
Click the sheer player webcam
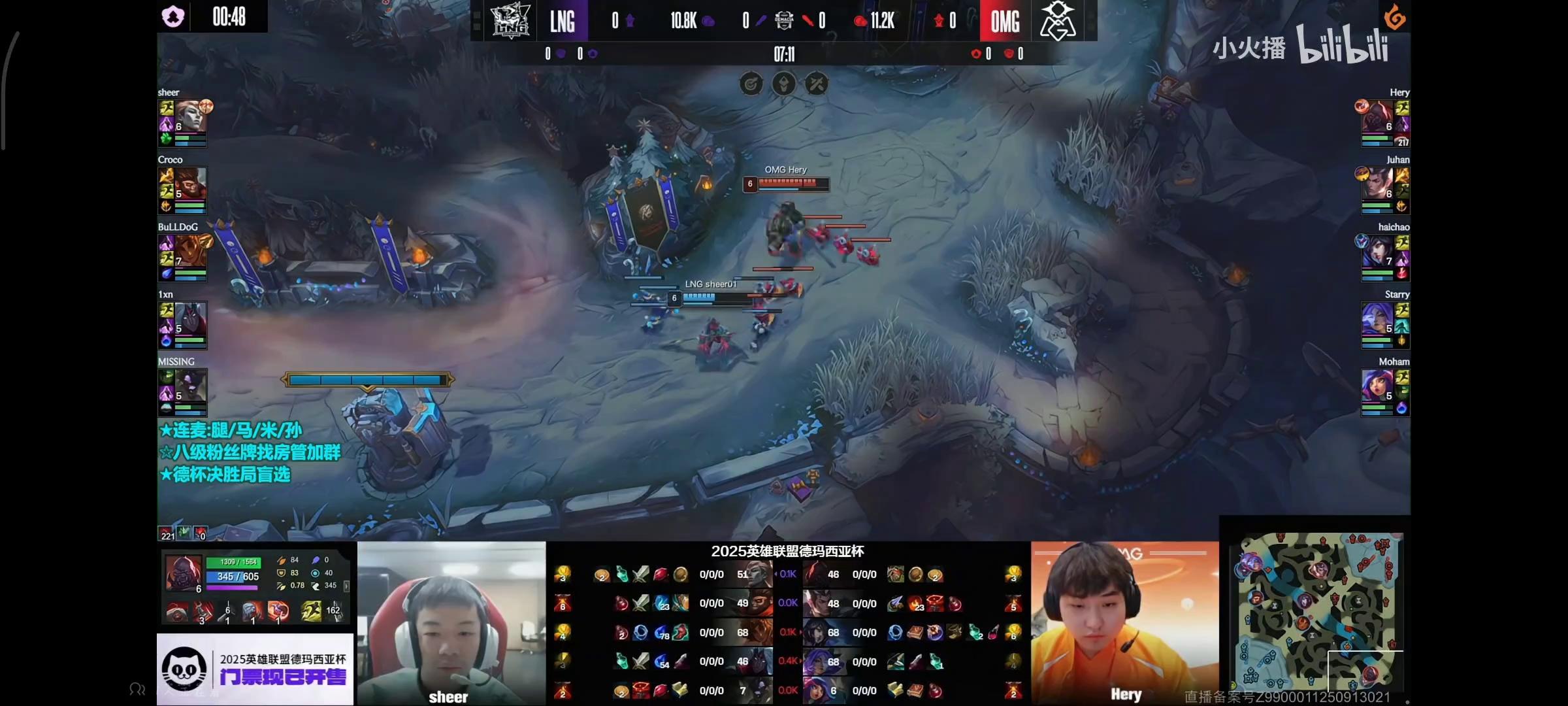click(x=451, y=623)
